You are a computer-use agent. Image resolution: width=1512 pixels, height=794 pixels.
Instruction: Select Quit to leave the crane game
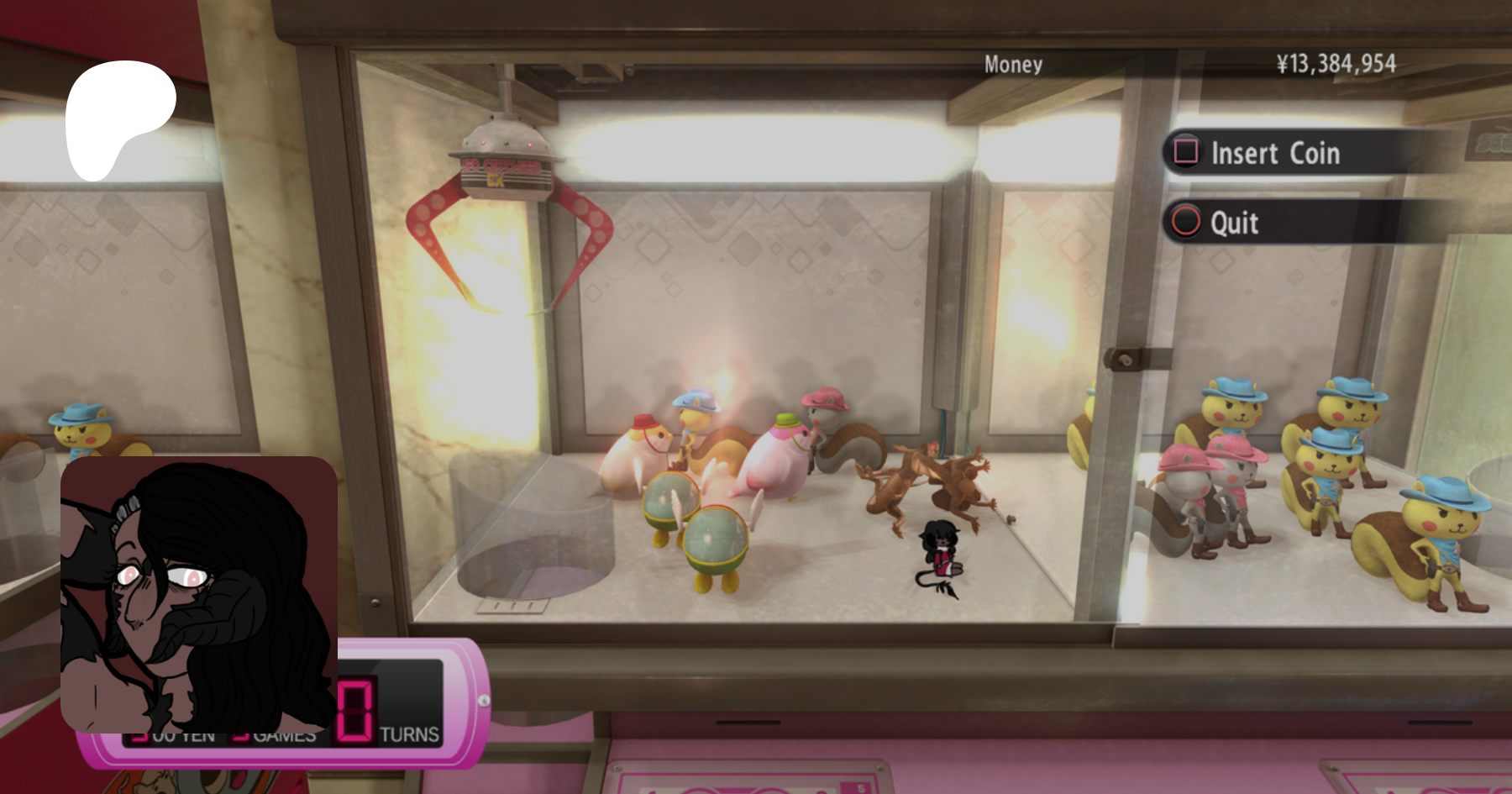[x=1233, y=223]
